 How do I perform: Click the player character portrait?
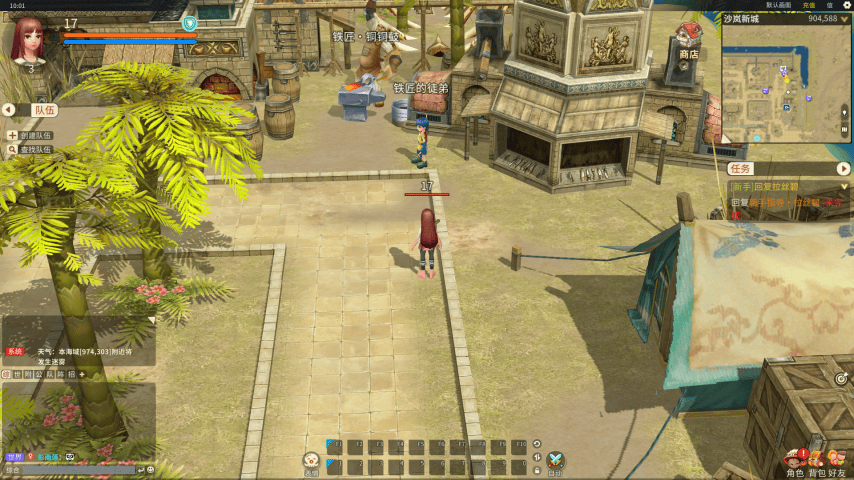coord(28,39)
